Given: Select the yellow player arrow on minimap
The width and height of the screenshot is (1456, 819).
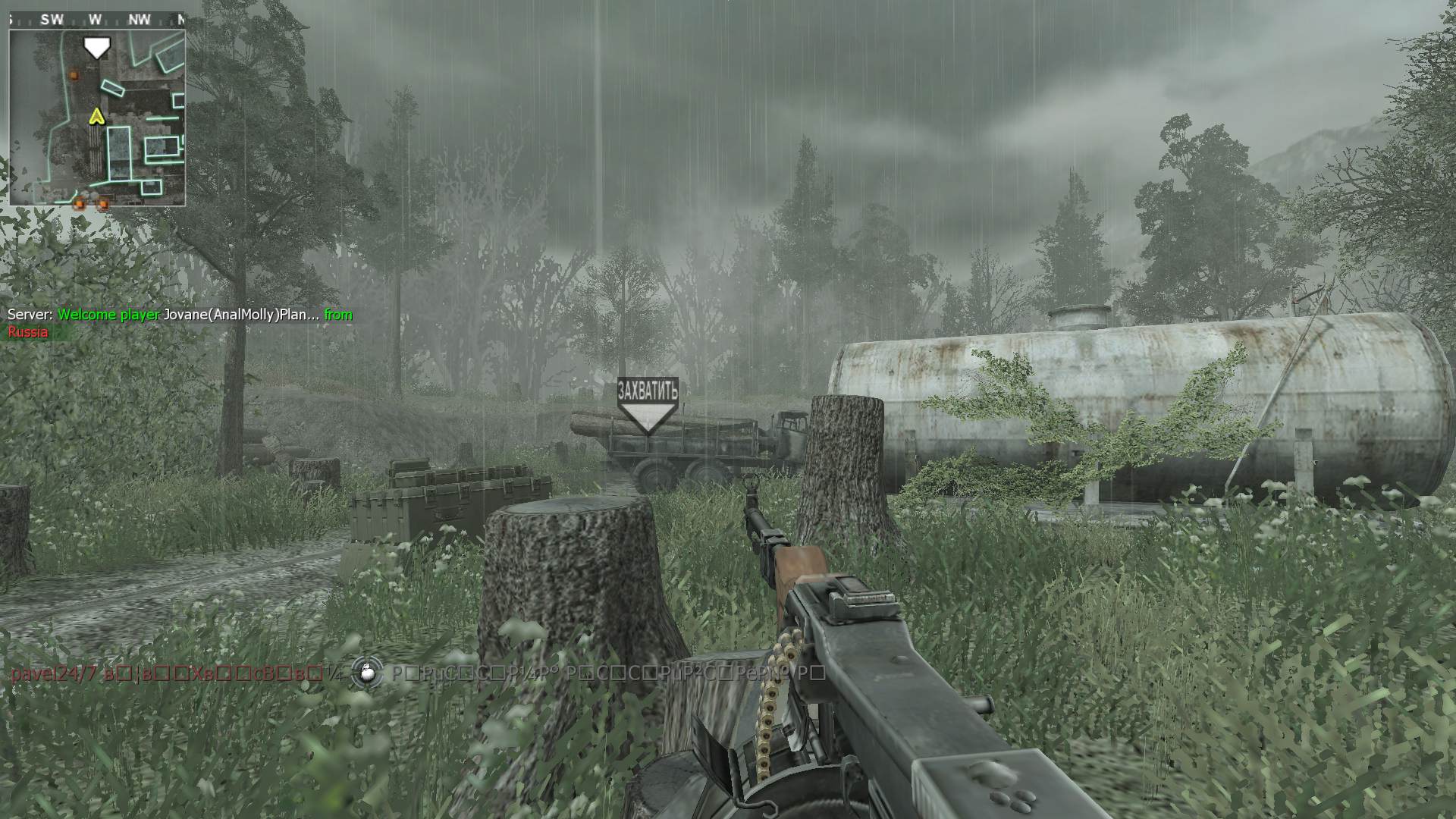Looking at the screenshot, I should click(96, 116).
